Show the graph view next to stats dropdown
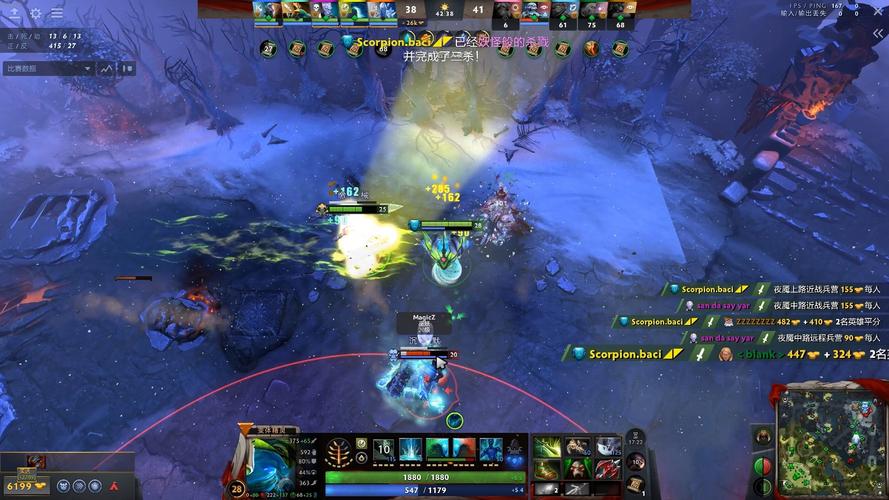 108,69
